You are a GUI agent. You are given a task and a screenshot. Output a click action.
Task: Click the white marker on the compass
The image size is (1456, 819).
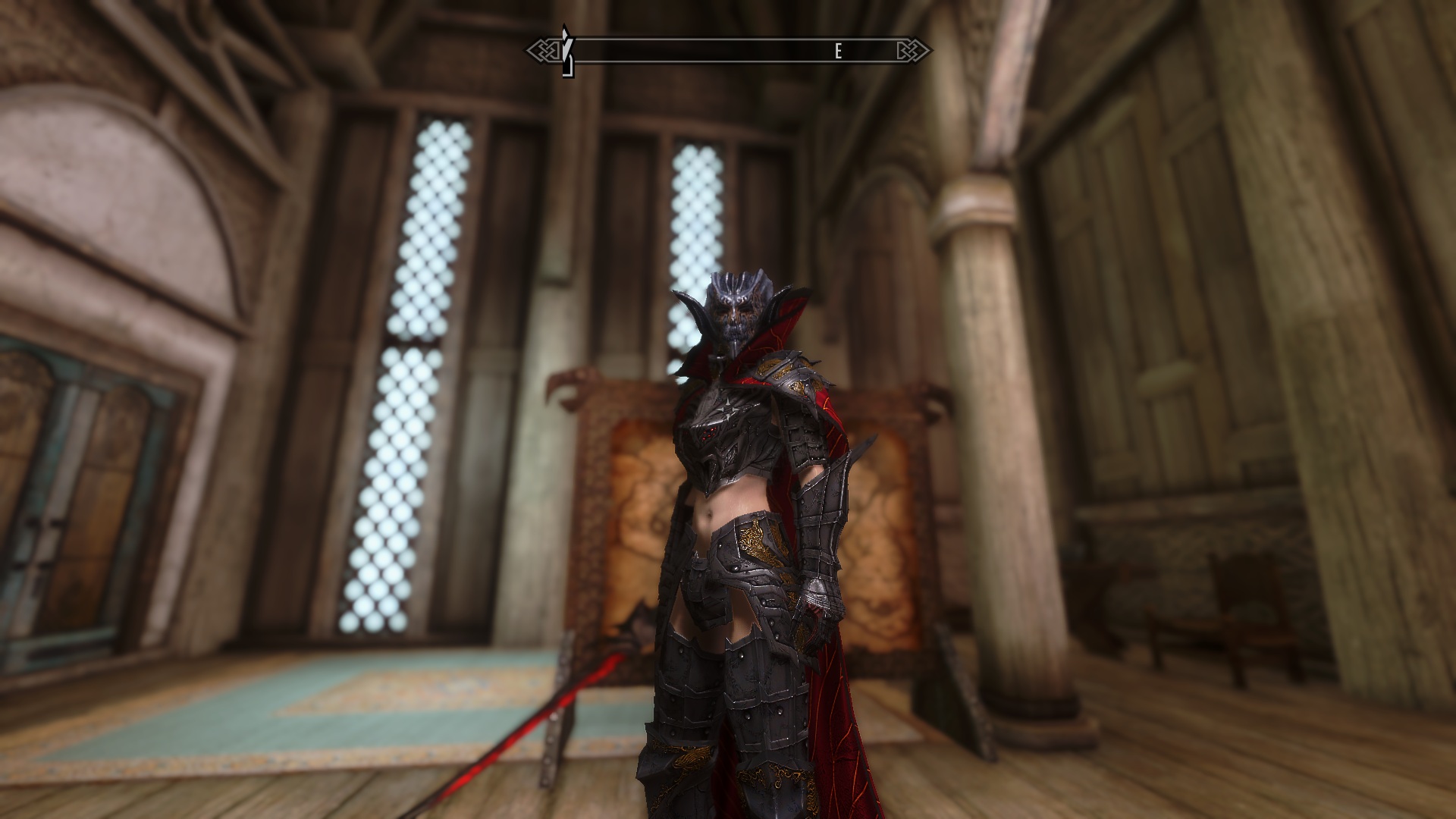pos(565,52)
